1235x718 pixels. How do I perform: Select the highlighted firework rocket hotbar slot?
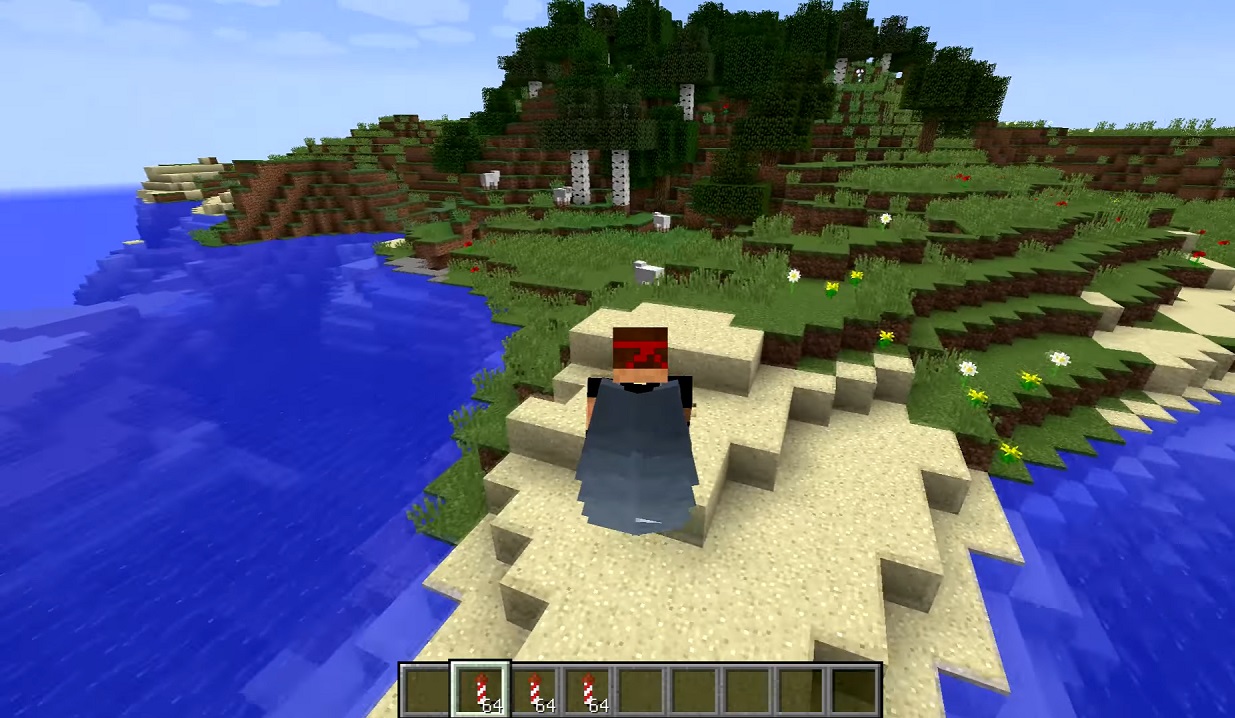[481, 690]
